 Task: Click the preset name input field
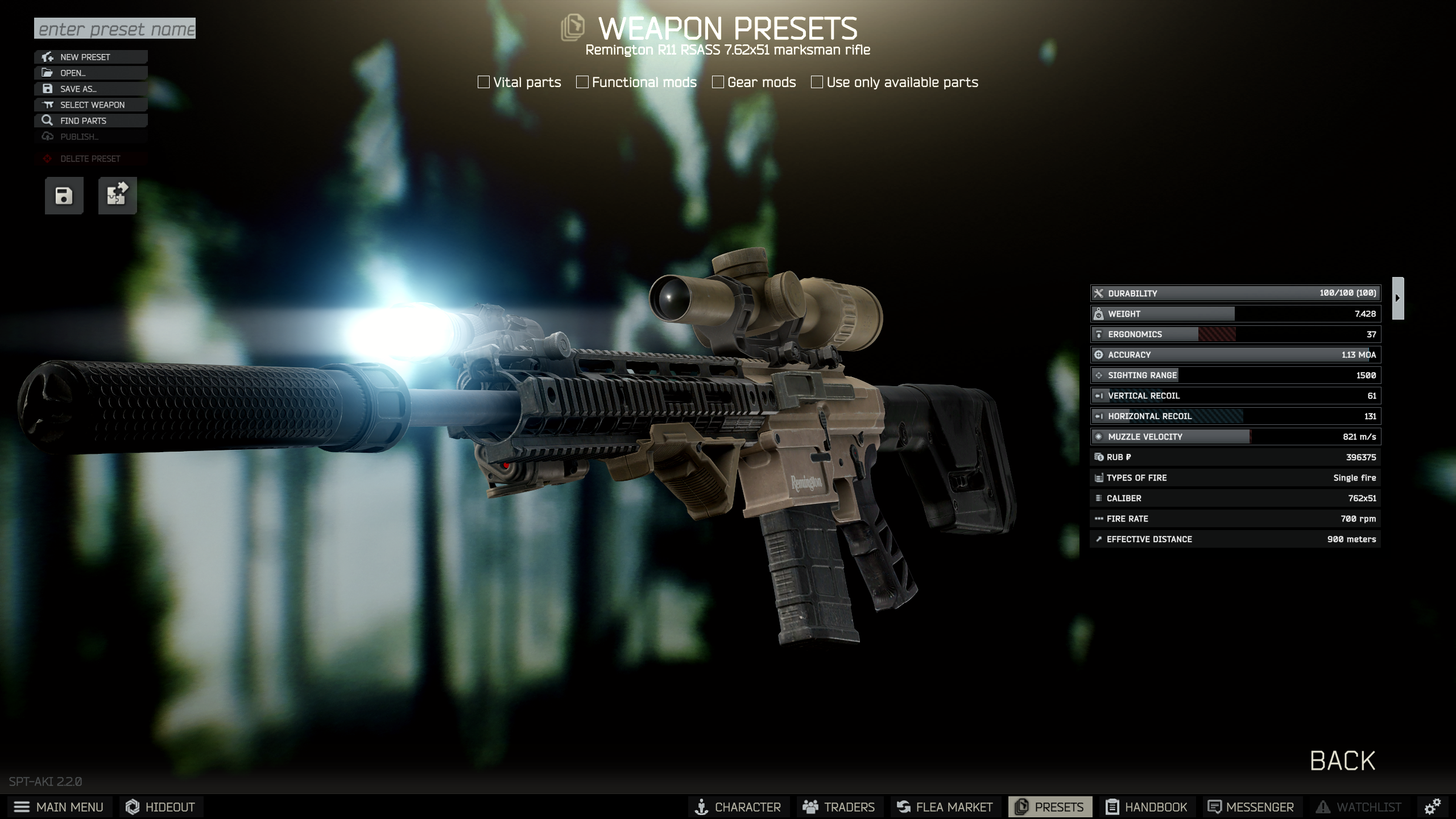115,28
